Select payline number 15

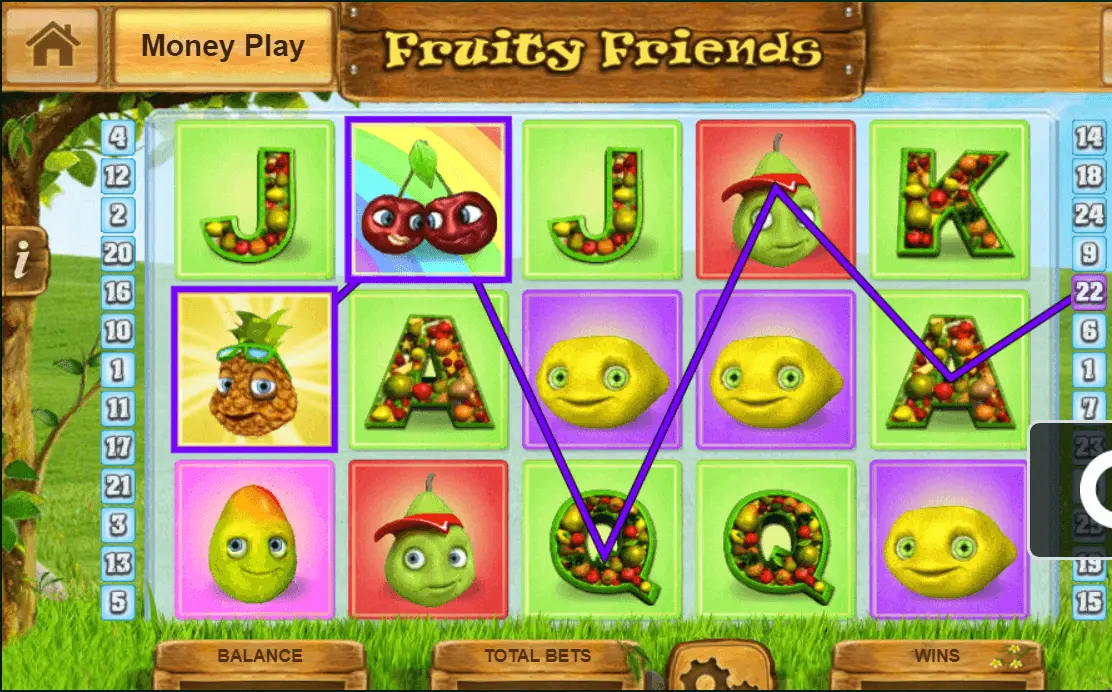click(1089, 602)
